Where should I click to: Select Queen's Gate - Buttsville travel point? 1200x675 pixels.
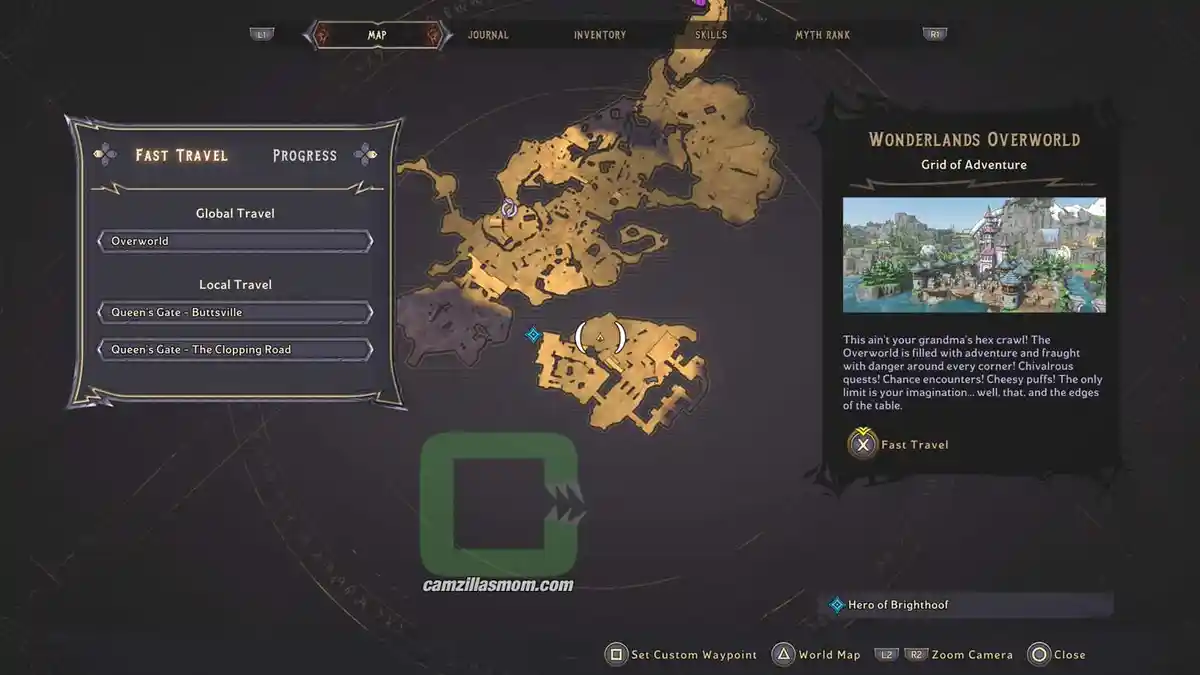coord(235,312)
